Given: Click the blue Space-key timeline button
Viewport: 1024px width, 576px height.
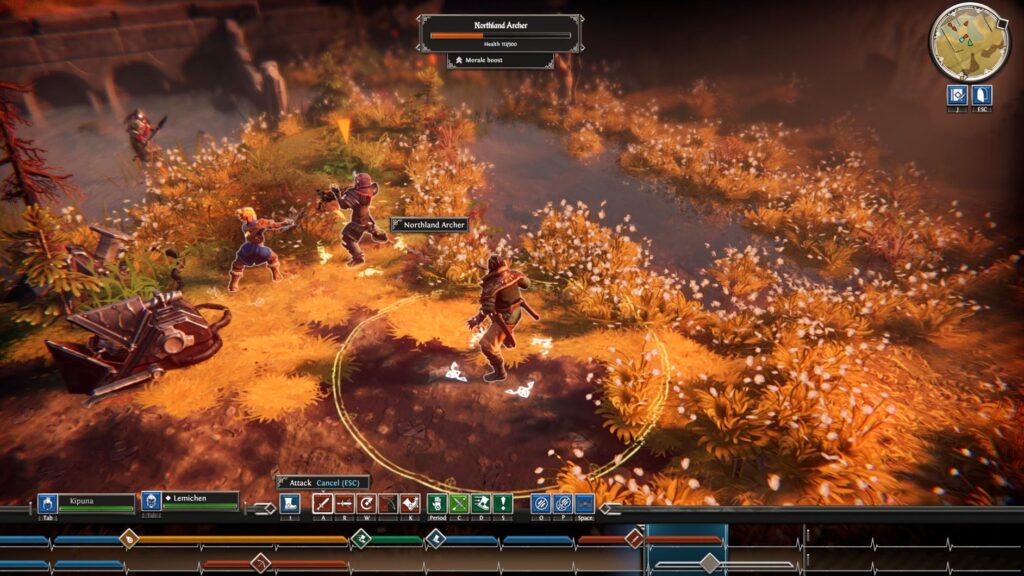Looking at the screenshot, I should (x=585, y=504).
